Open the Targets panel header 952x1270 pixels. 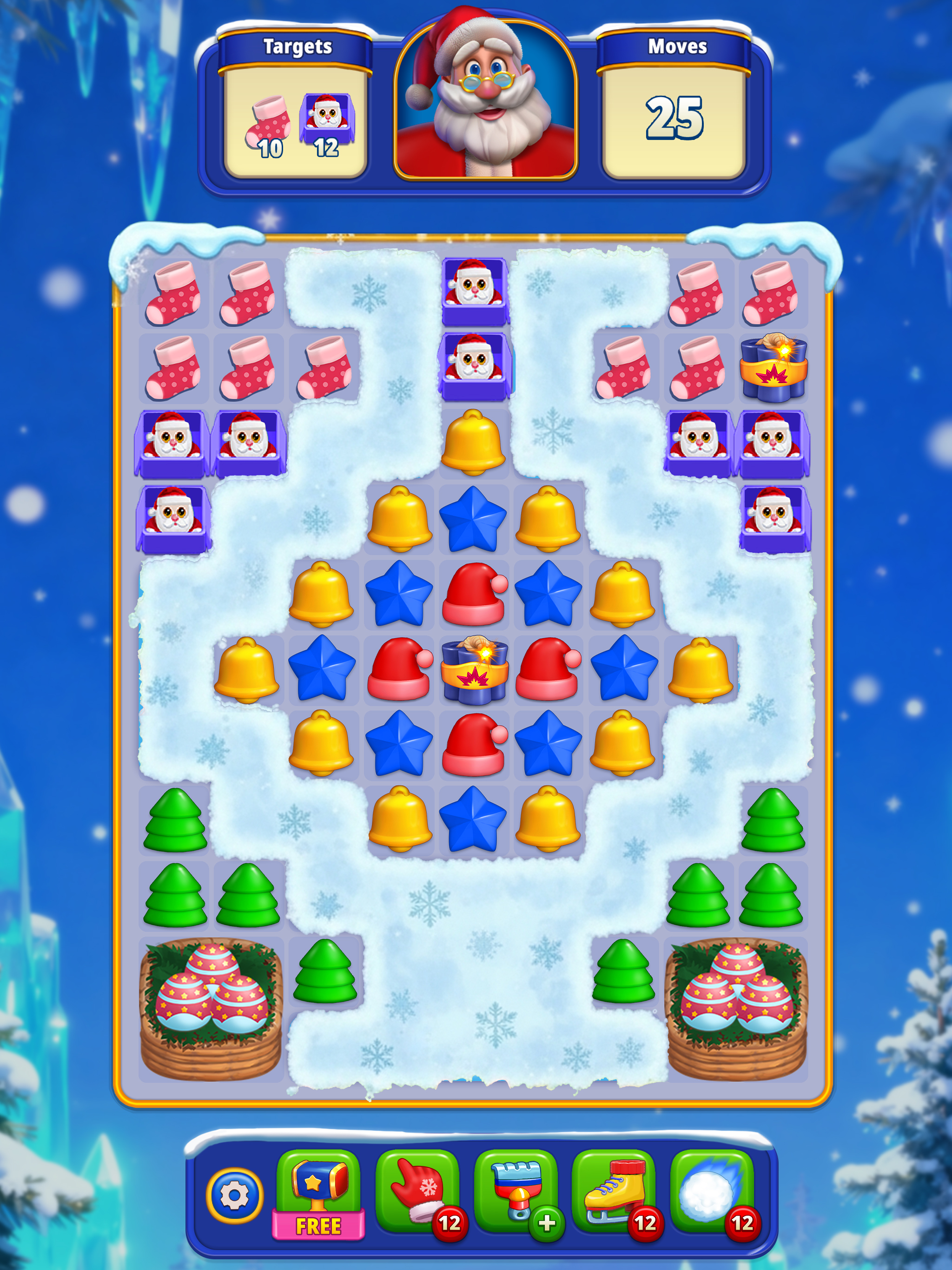(x=297, y=47)
